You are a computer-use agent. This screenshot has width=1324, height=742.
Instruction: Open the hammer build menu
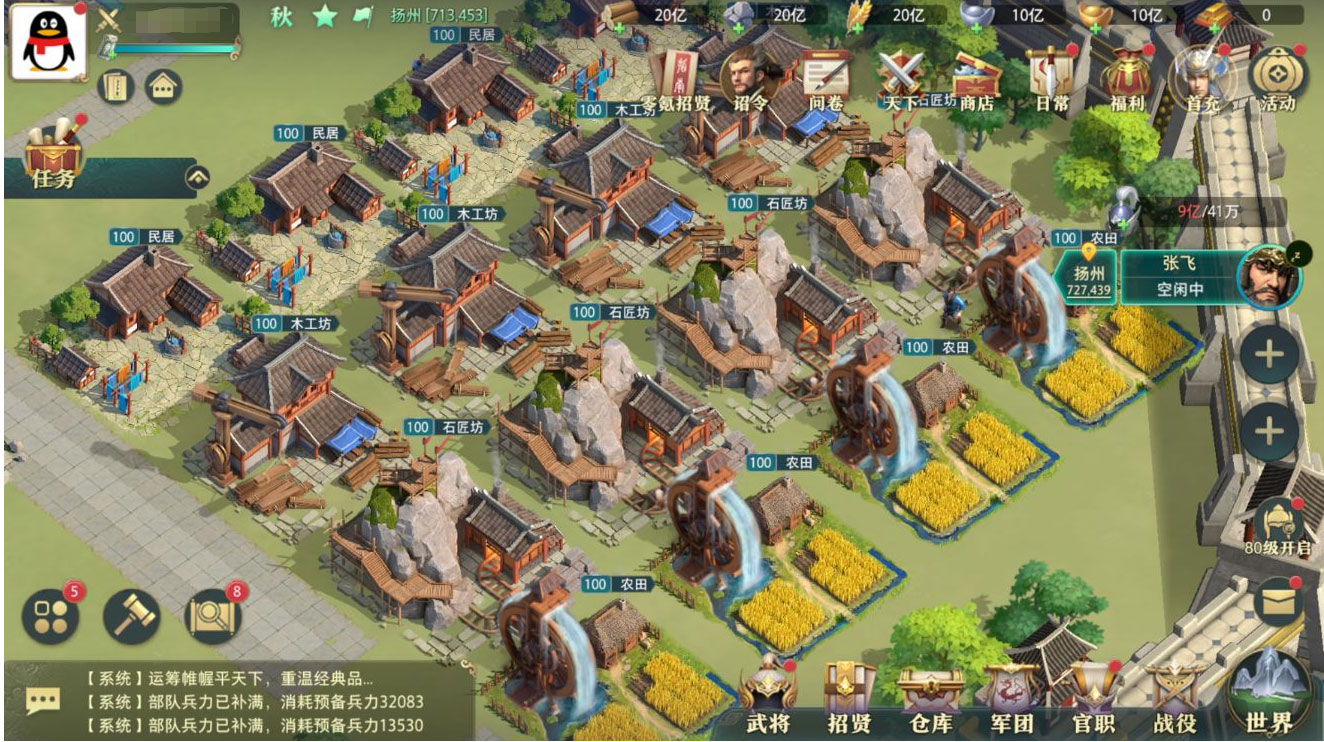pos(132,616)
